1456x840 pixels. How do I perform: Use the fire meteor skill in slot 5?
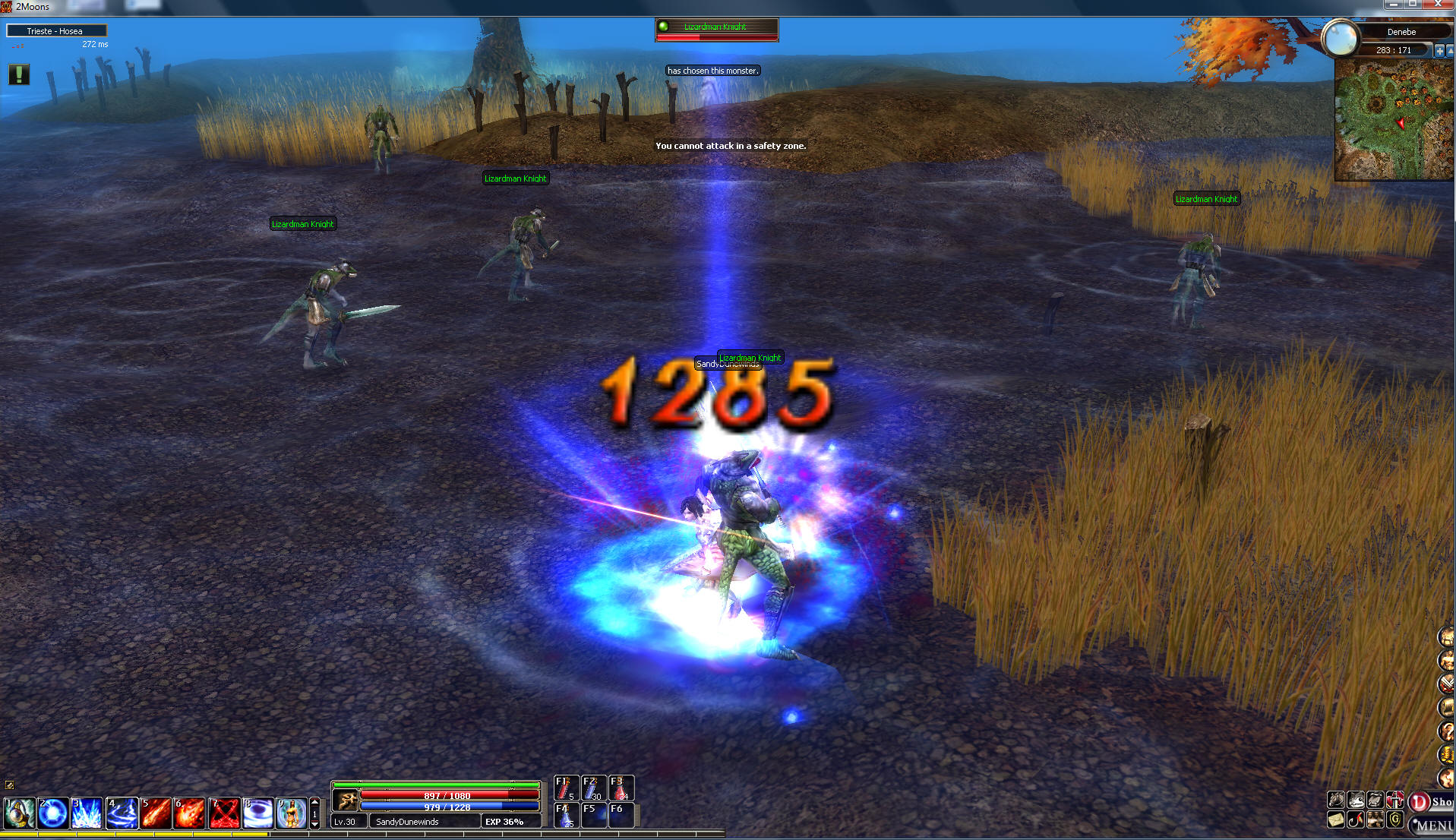(156, 813)
